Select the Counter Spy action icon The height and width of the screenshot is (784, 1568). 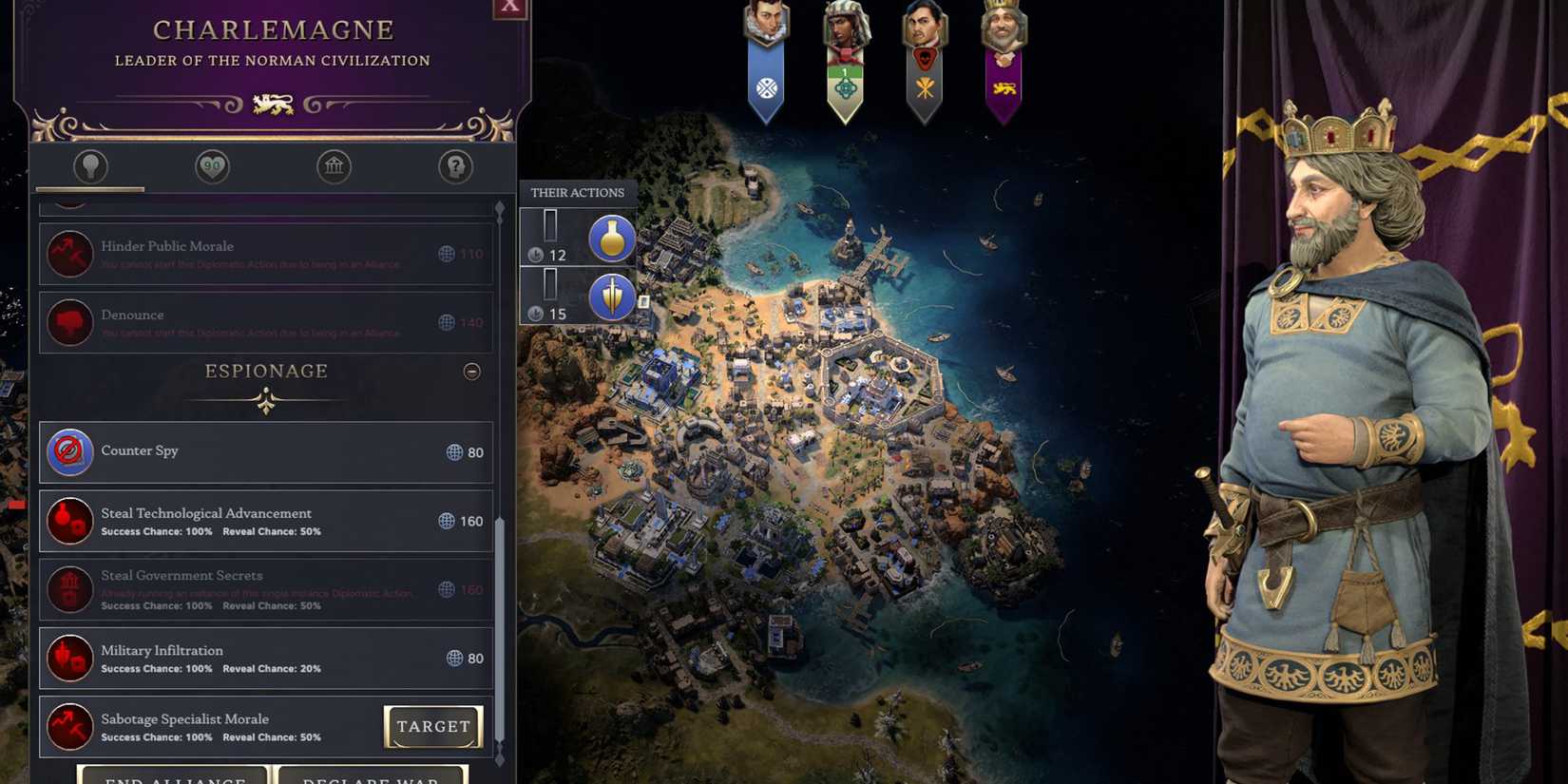tap(68, 451)
